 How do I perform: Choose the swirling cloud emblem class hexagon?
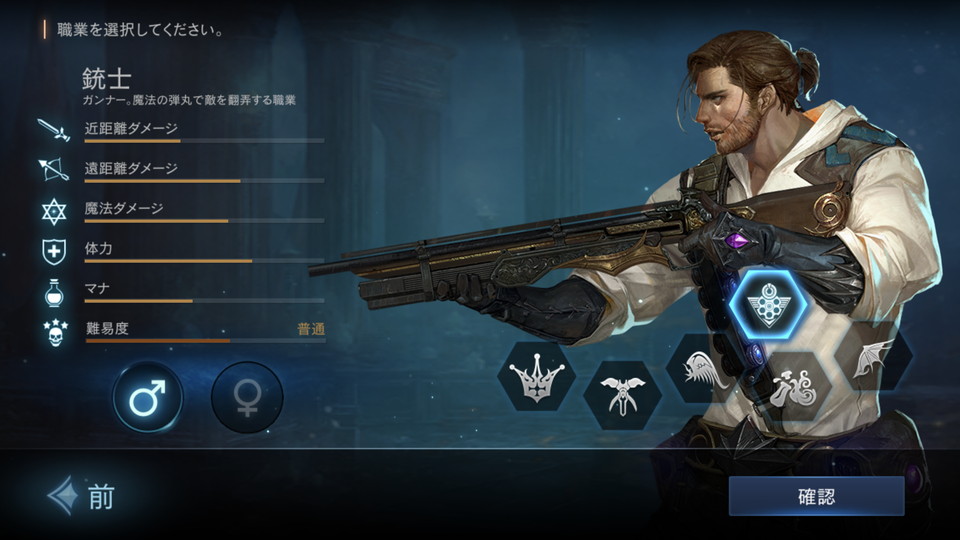point(795,388)
